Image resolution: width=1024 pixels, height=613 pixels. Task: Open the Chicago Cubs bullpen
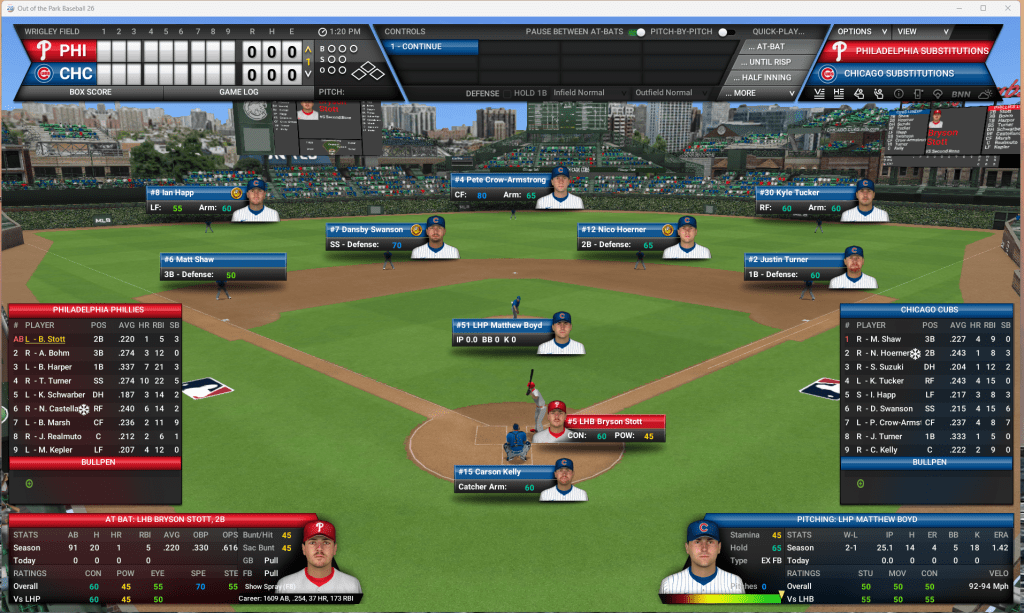coord(928,462)
